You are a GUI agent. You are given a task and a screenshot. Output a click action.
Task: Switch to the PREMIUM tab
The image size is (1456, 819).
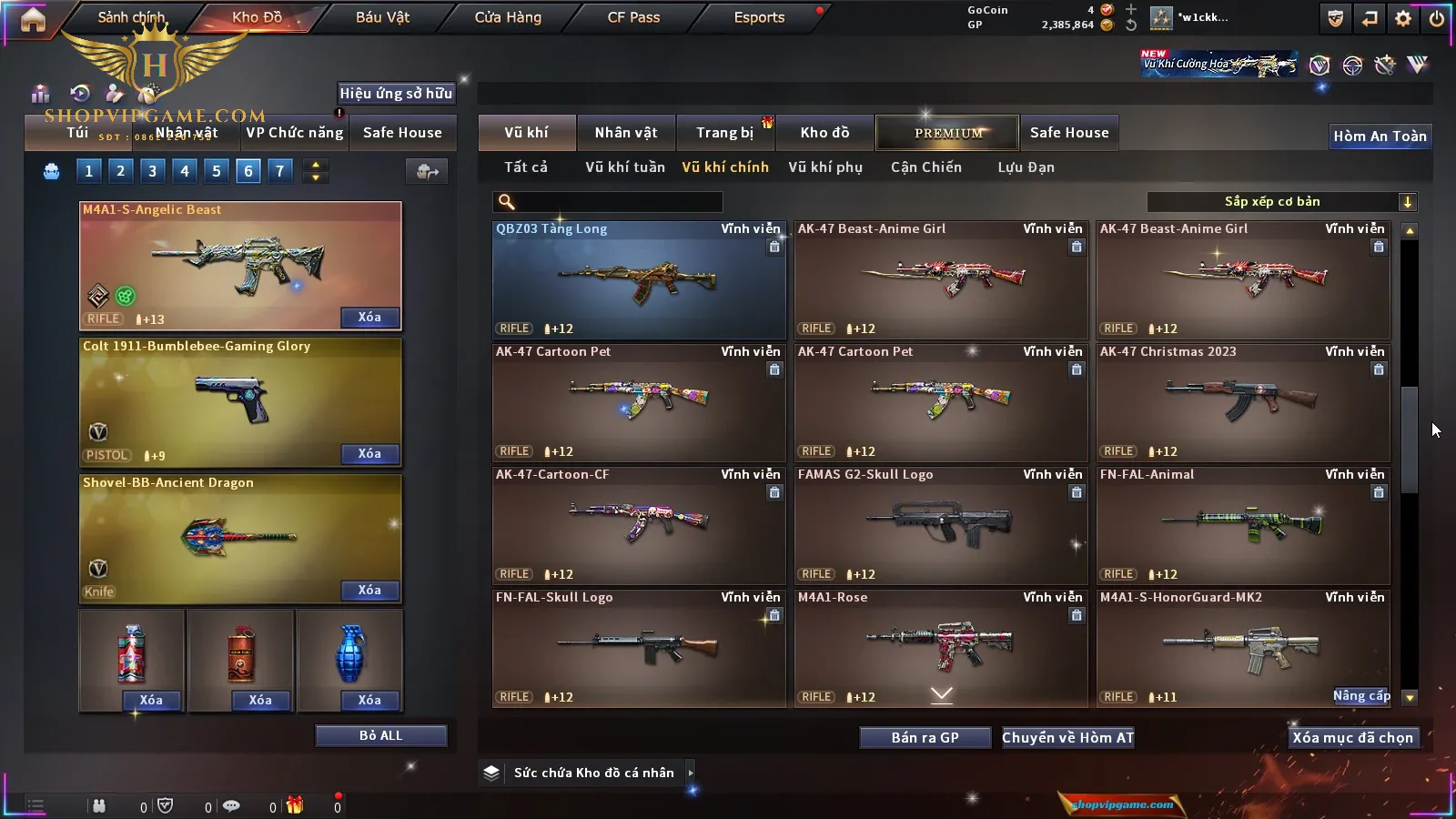click(x=947, y=133)
